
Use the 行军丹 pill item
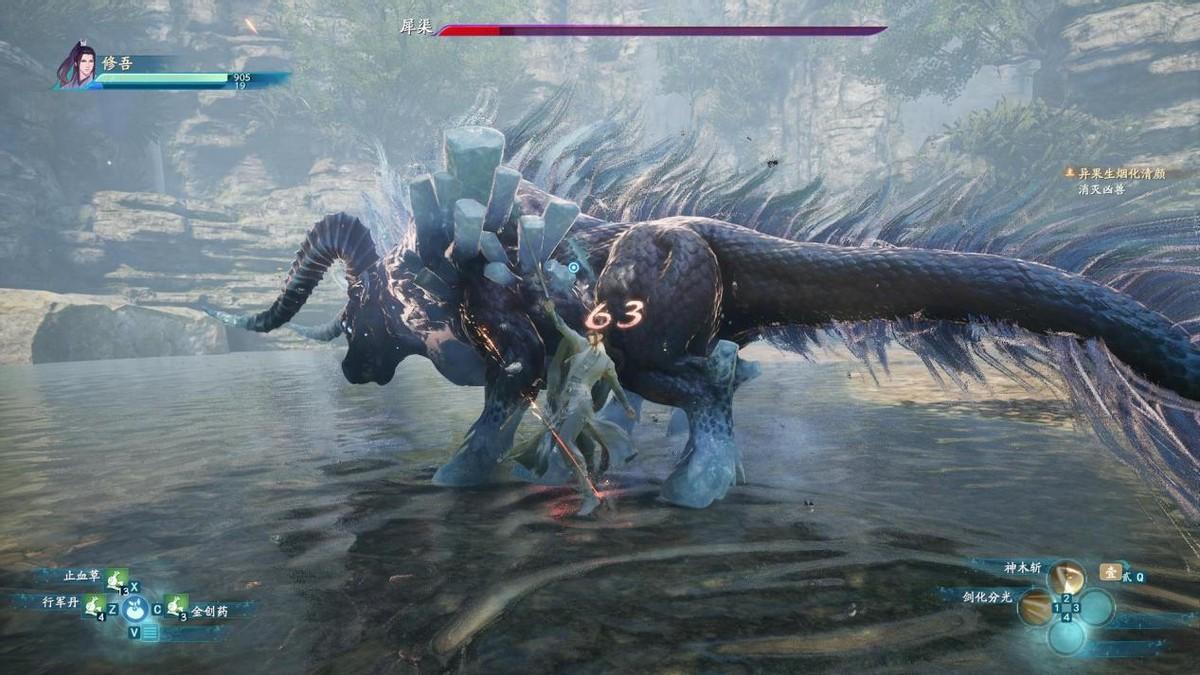pos(93,605)
